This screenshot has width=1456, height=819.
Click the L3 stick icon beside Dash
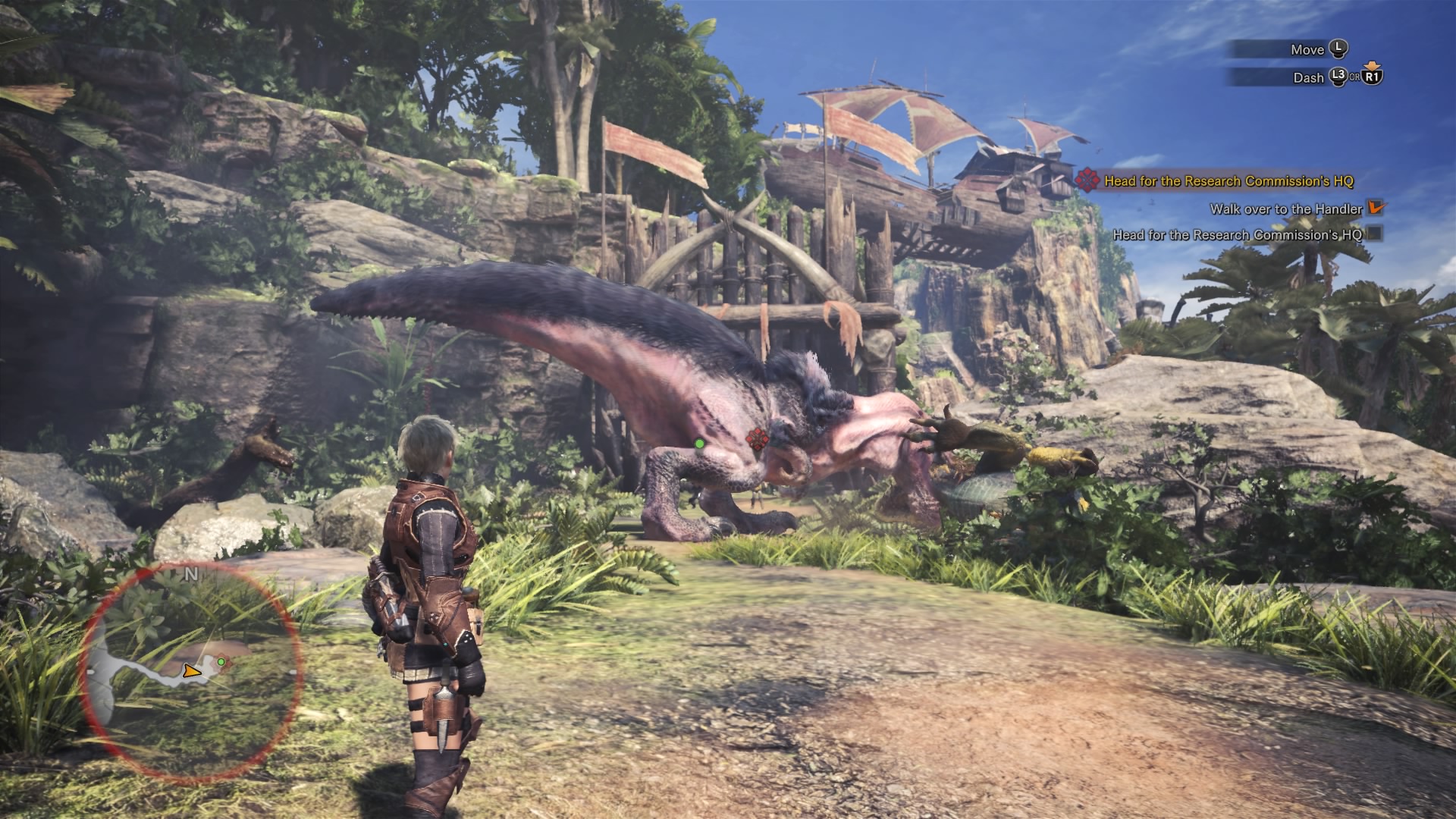(1338, 77)
